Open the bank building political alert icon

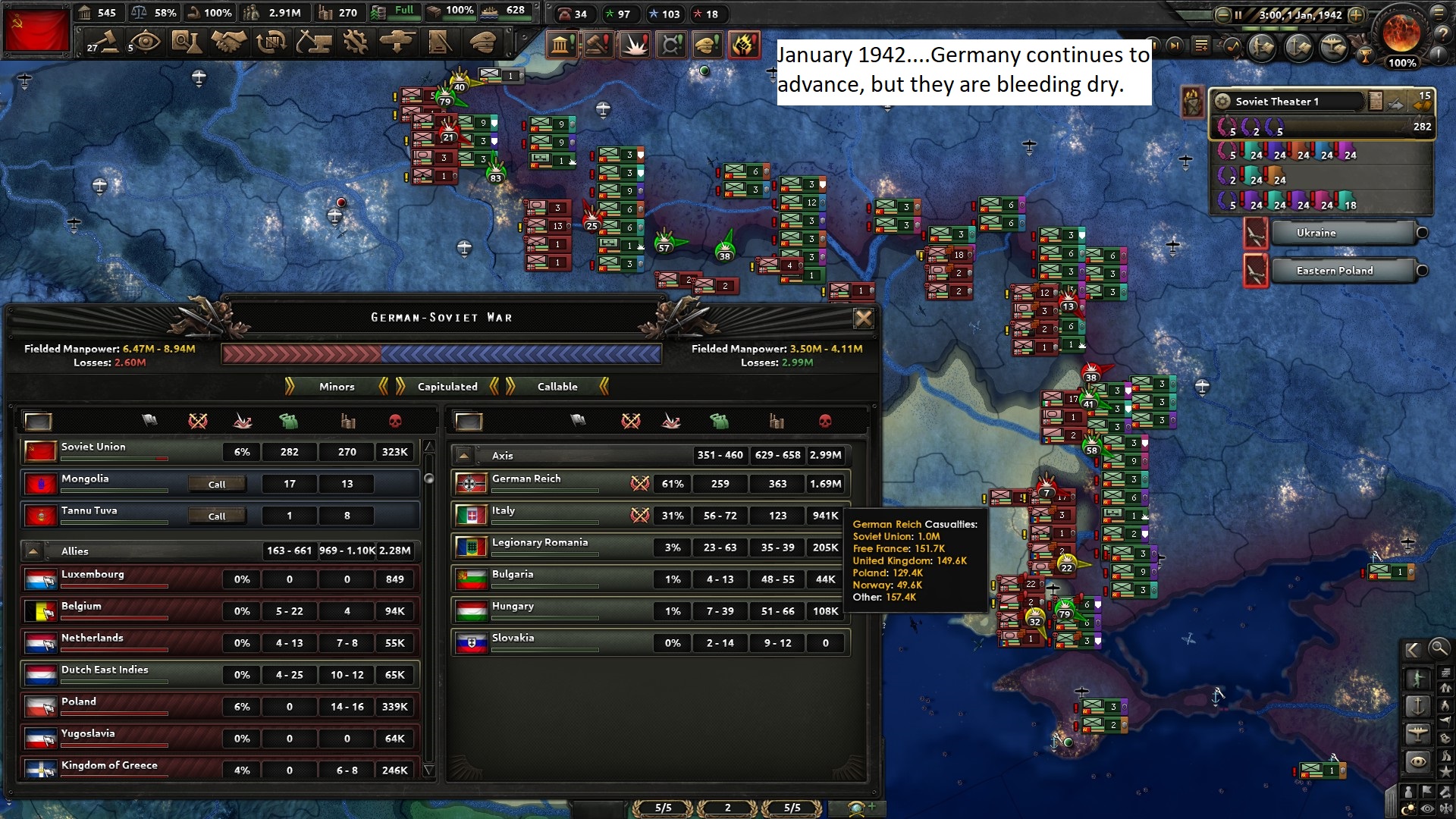pos(562,45)
